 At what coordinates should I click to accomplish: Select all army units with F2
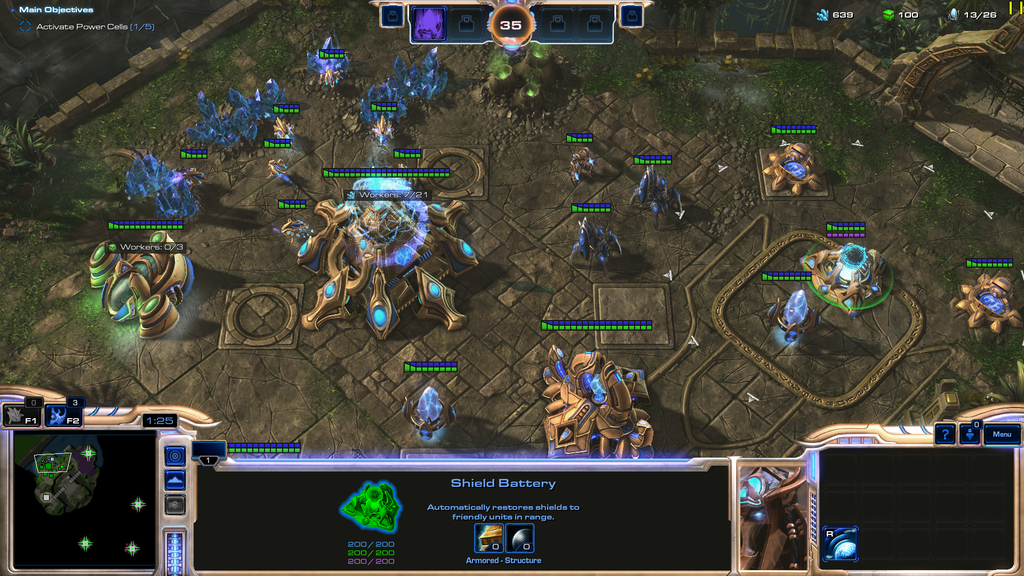pyautogui.click(x=63, y=416)
